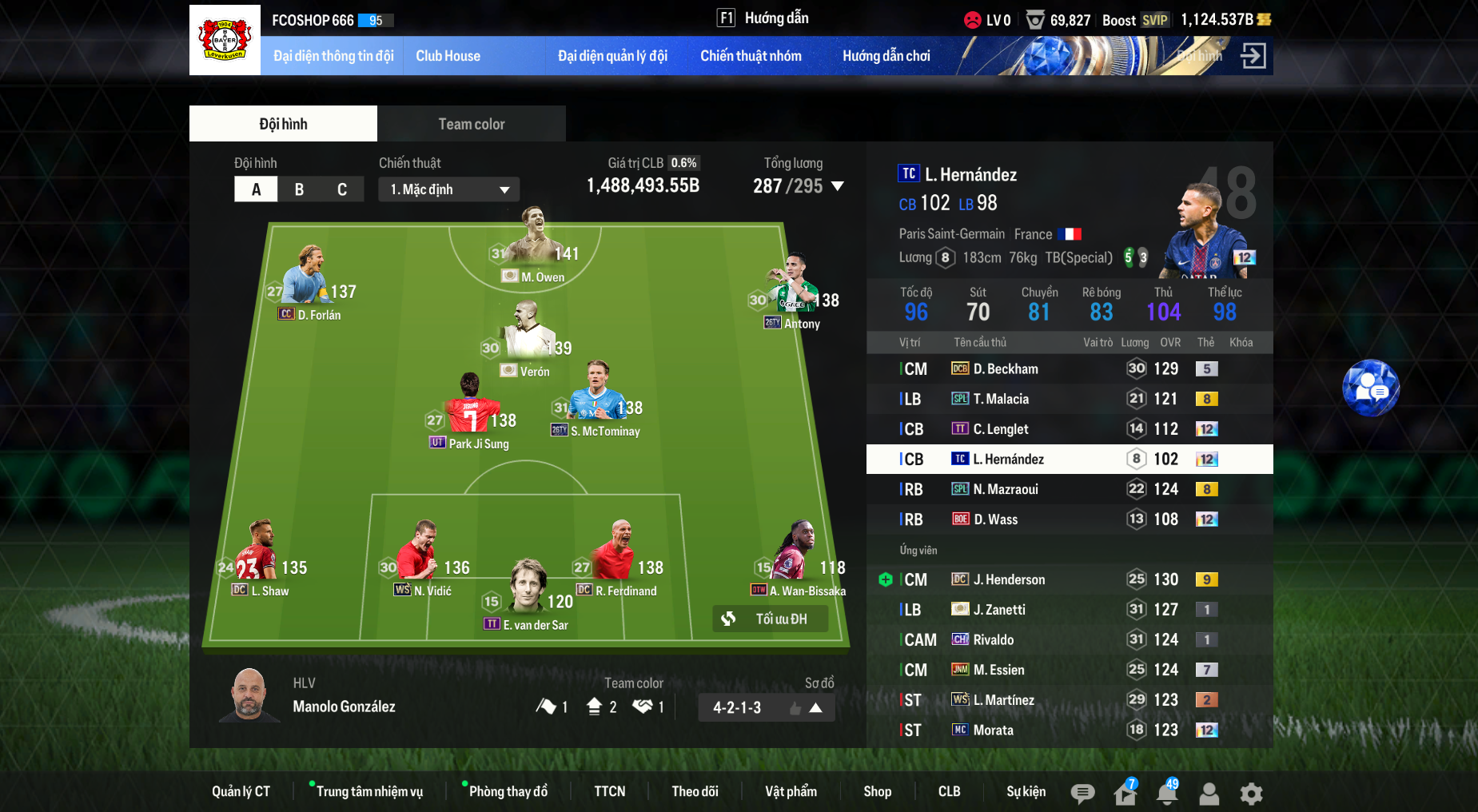
Task: Go to Đại diện quản lý đội
Action: coord(612,56)
